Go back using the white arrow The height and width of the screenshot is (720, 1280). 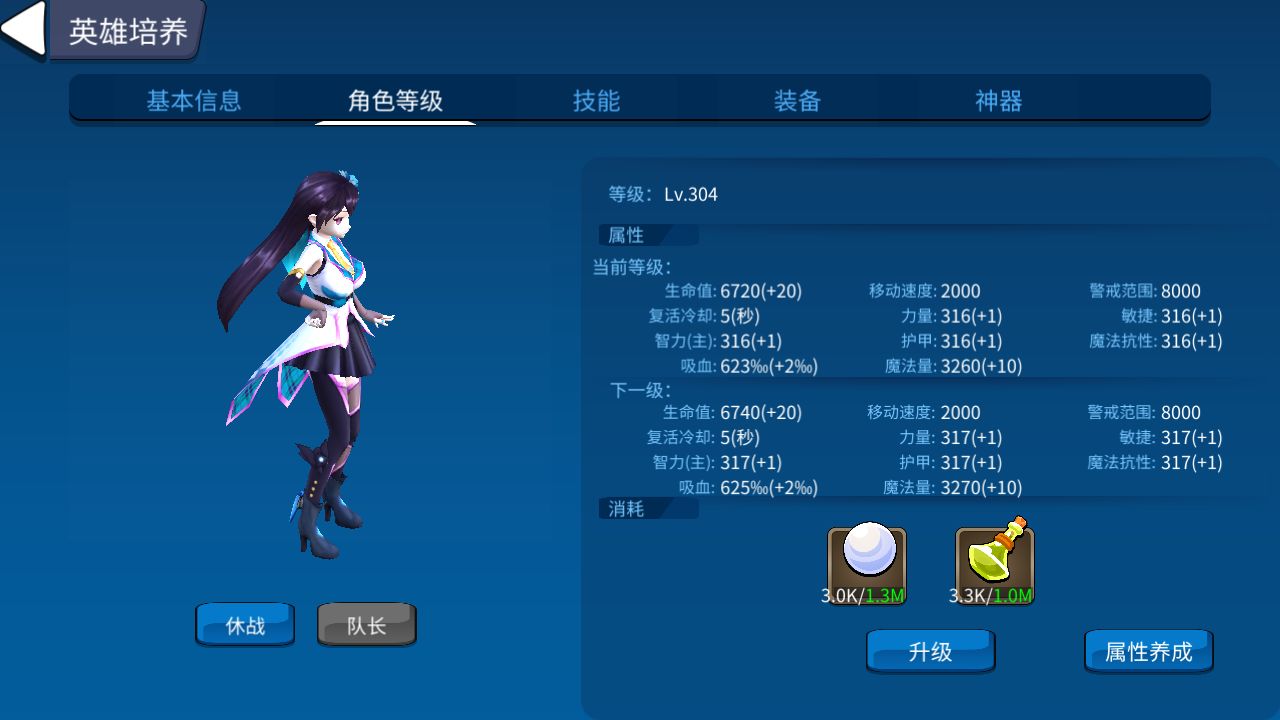click(22, 28)
